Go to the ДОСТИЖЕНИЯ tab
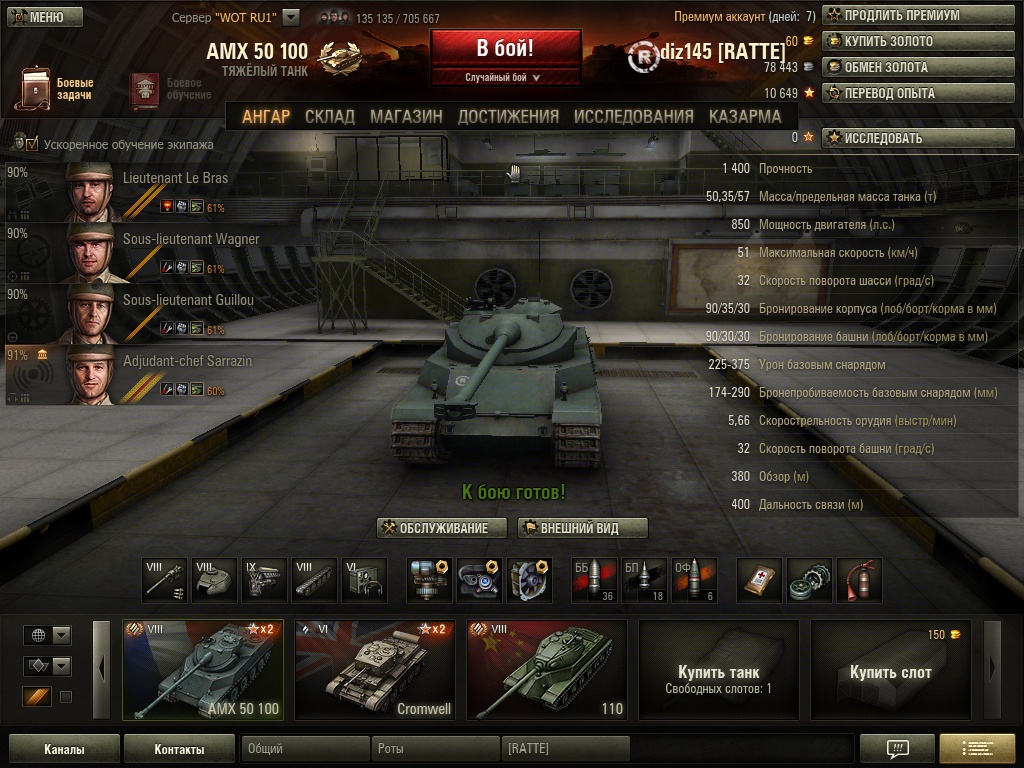The image size is (1024, 768). coord(508,116)
